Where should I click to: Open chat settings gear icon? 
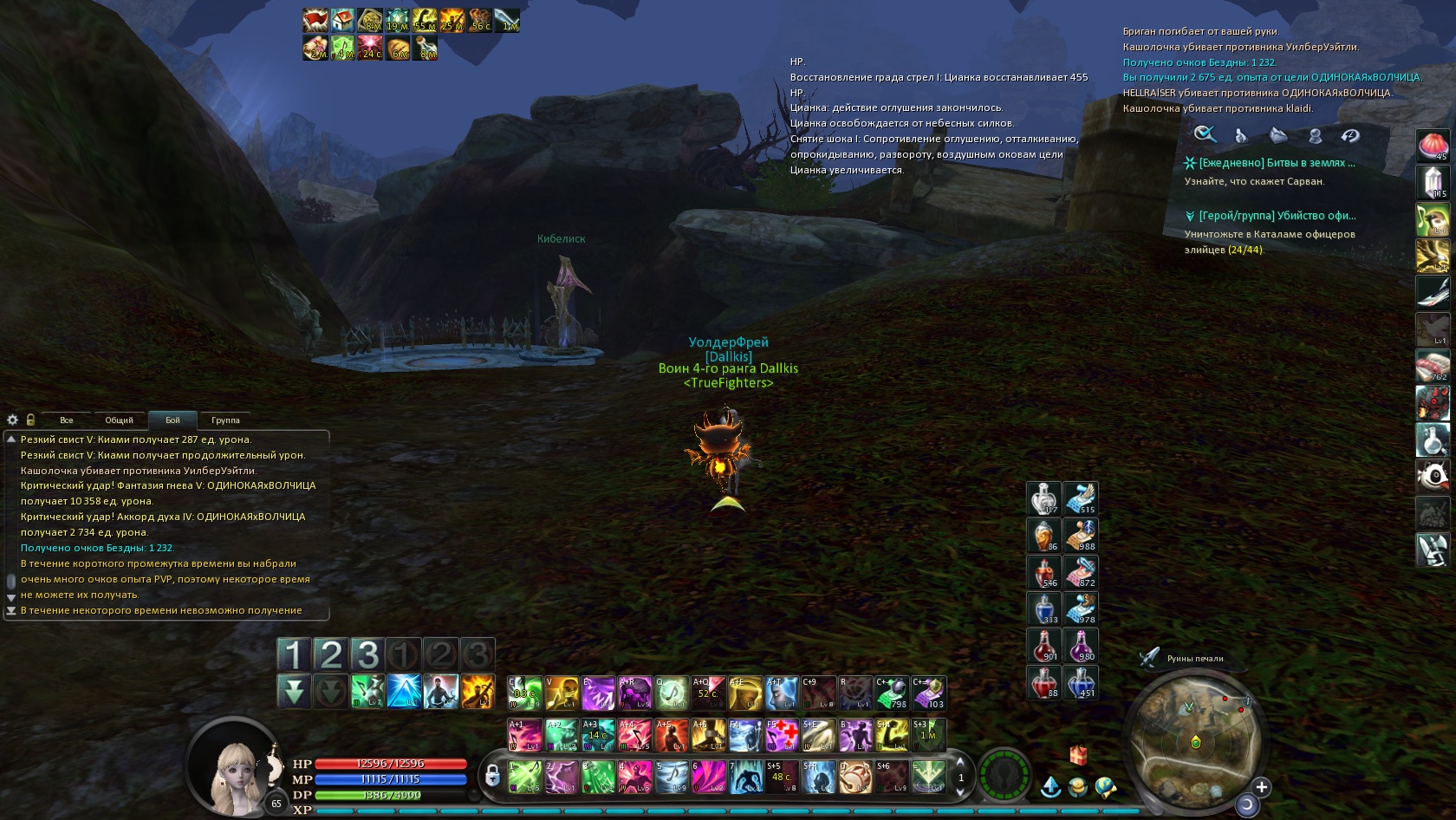coord(13,420)
